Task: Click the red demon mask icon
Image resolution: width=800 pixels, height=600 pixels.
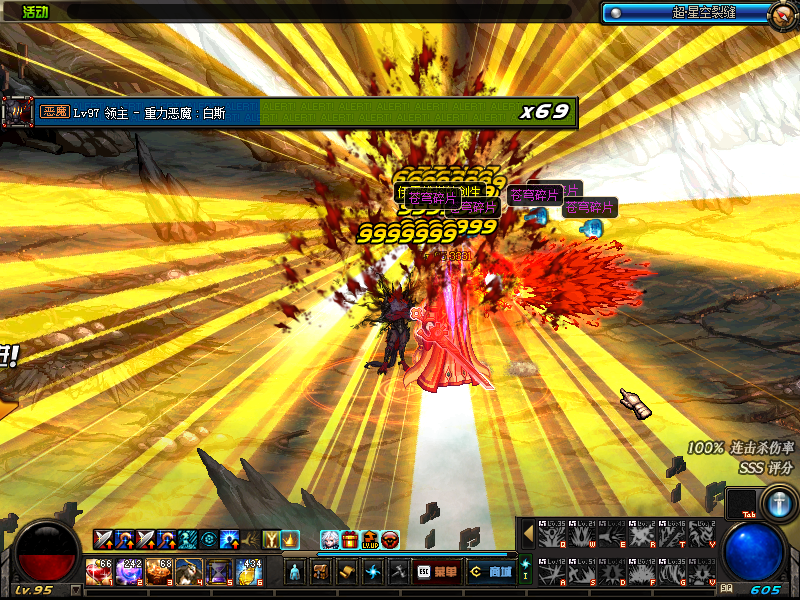Action: pos(390,540)
